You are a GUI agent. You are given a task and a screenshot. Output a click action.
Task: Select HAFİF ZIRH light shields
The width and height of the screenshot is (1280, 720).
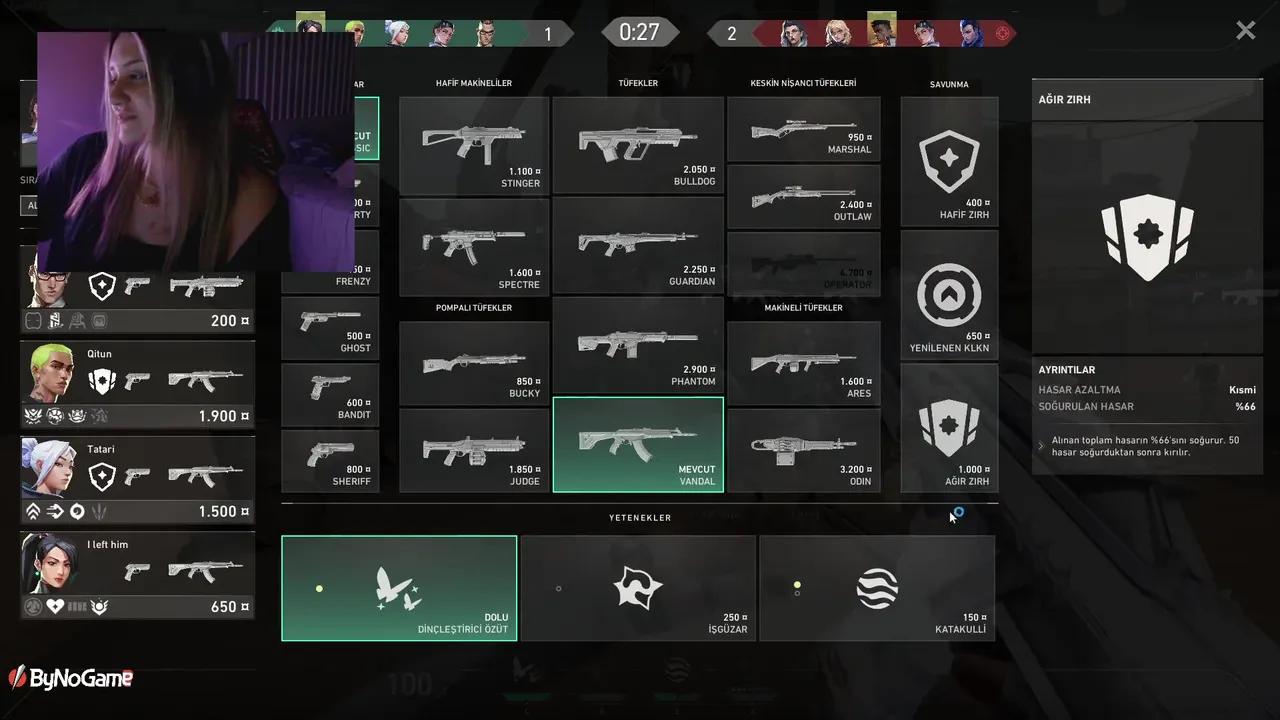tap(949, 162)
